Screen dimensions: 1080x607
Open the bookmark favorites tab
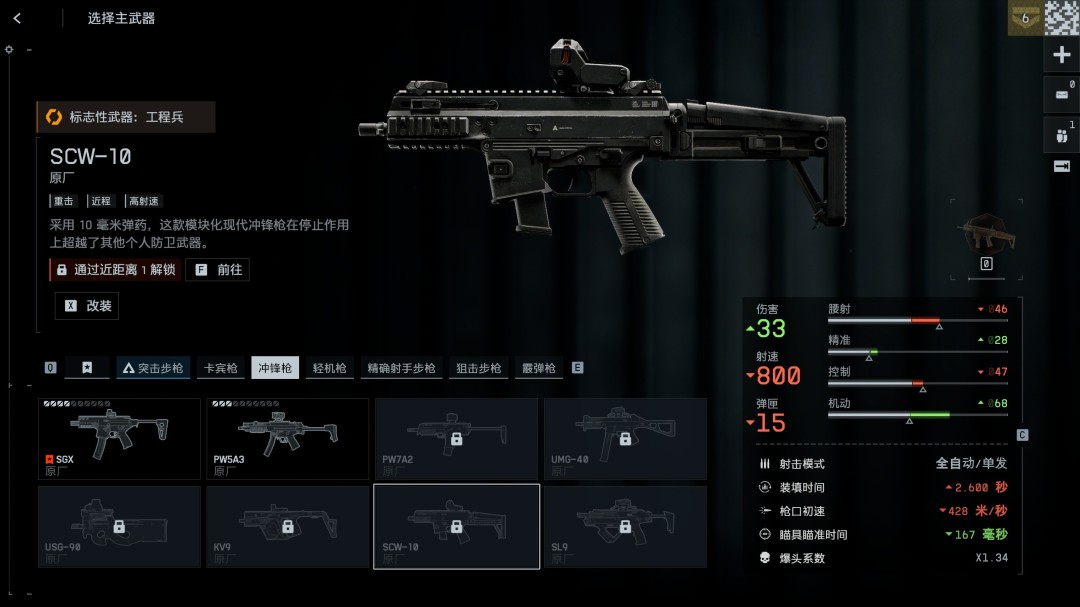[87, 368]
